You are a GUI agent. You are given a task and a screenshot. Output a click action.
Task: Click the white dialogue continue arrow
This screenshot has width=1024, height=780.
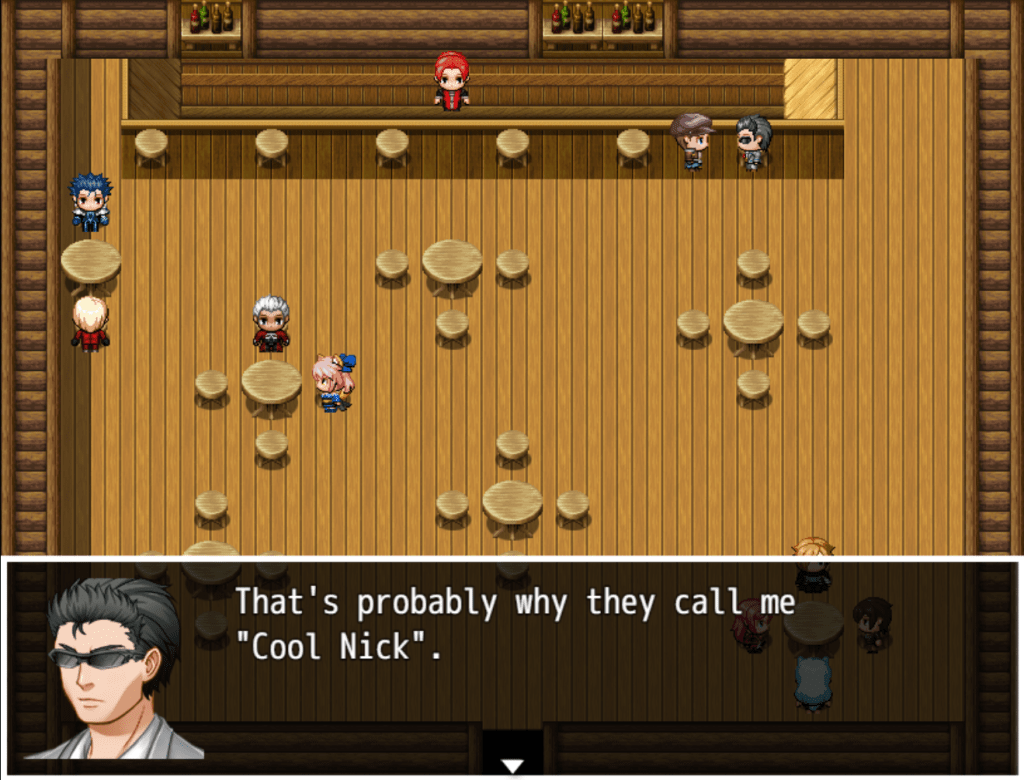click(x=512, y=766)
